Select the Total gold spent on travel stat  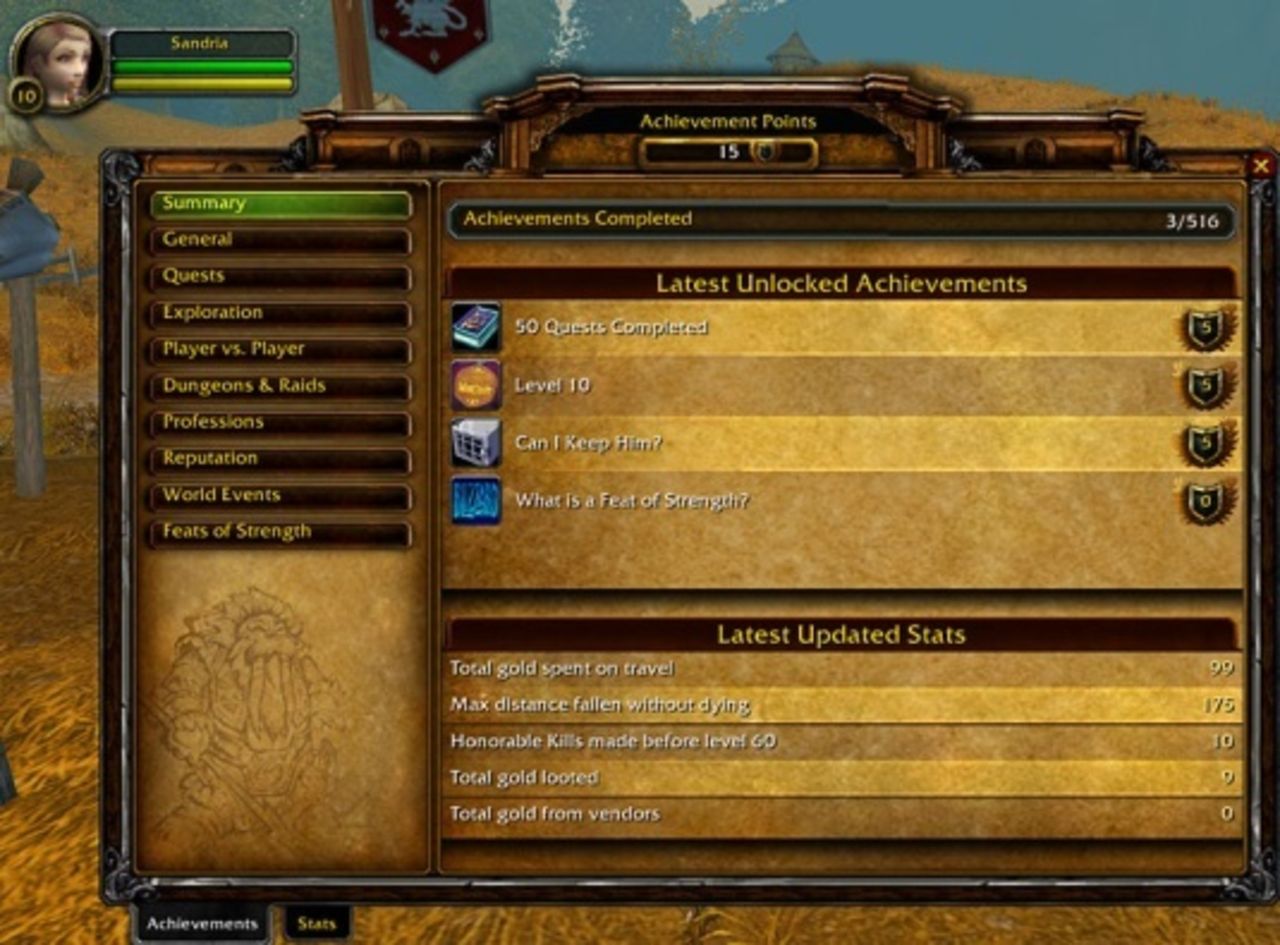click(x=840, y=668)
